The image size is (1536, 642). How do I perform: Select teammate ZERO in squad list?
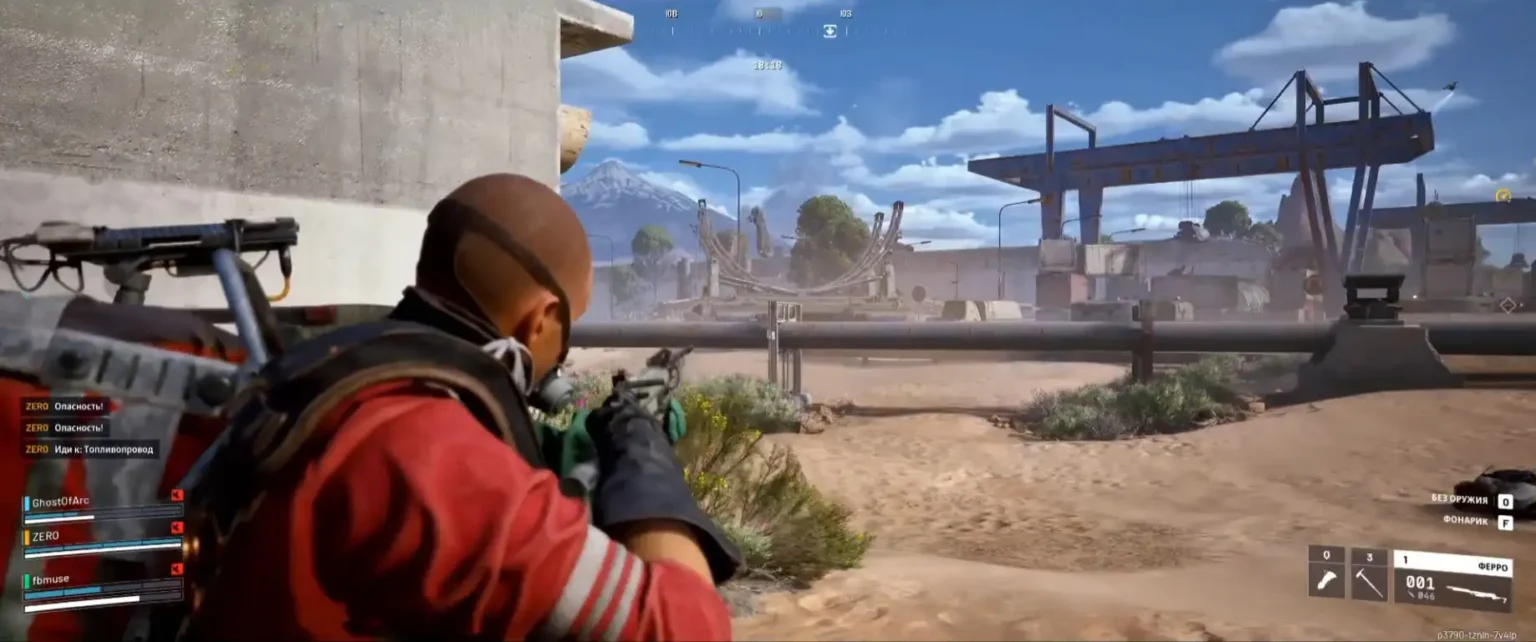coord(46,536)
